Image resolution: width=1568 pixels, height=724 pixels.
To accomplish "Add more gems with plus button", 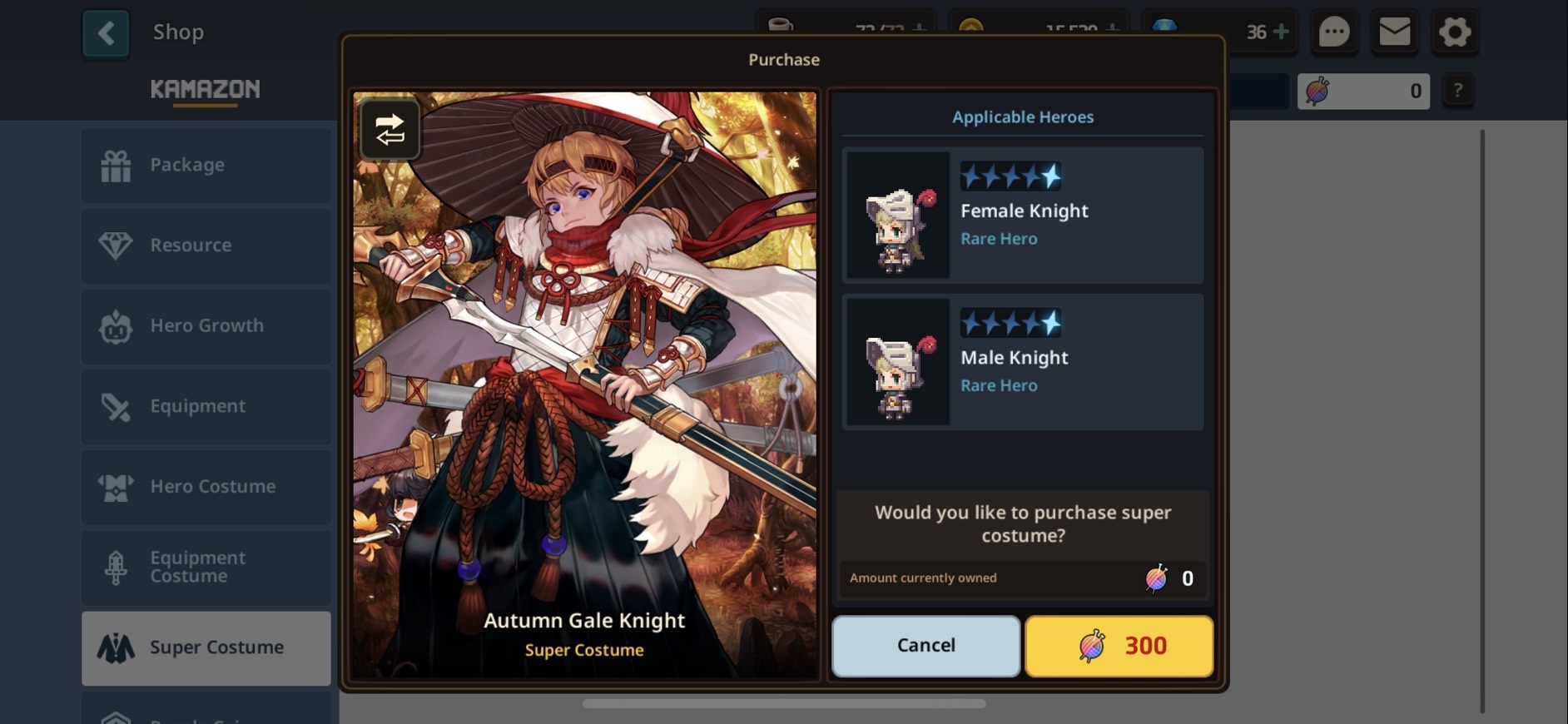I will [x=1282, y=32].
